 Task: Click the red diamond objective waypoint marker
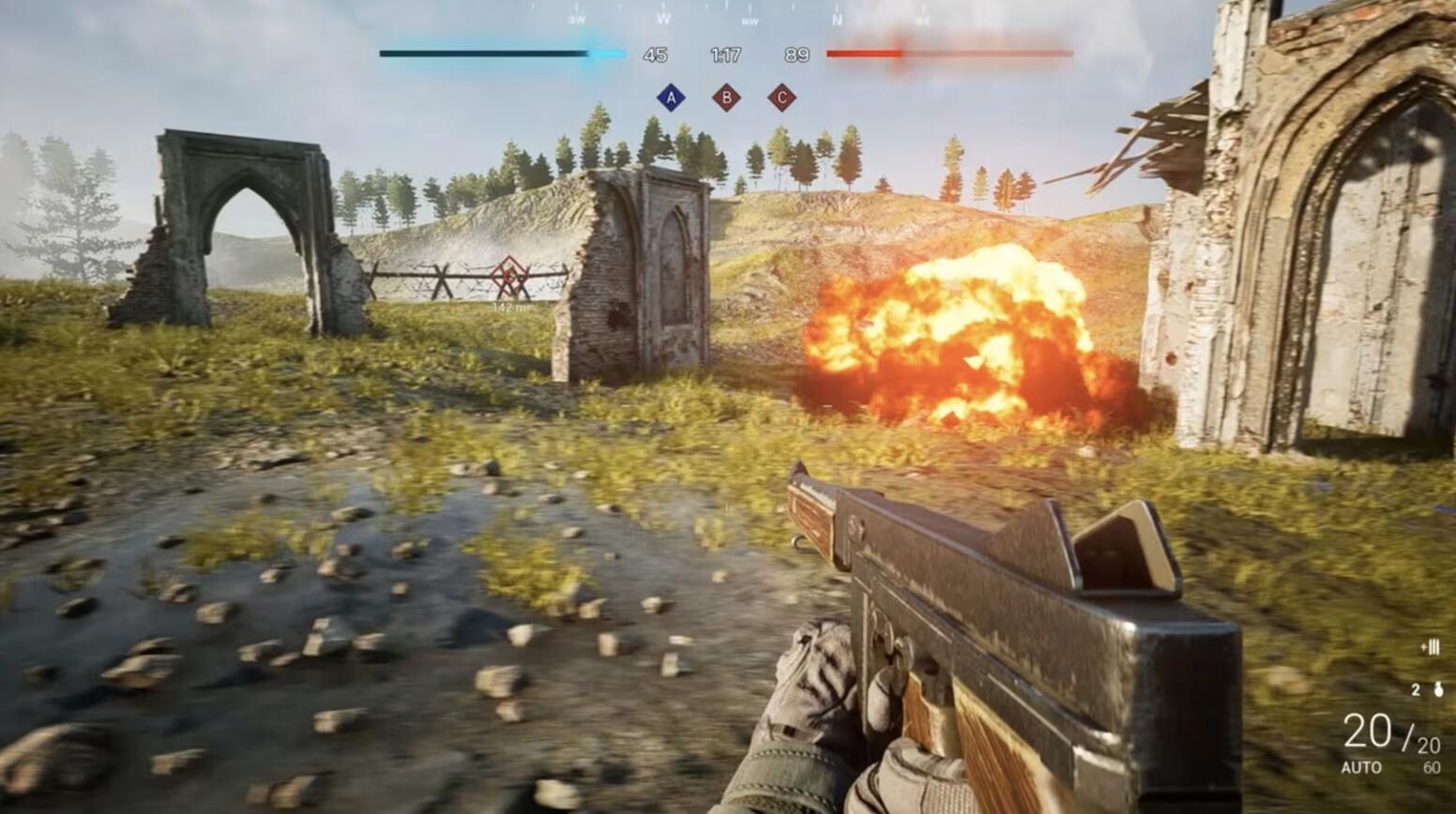(509, 277)
